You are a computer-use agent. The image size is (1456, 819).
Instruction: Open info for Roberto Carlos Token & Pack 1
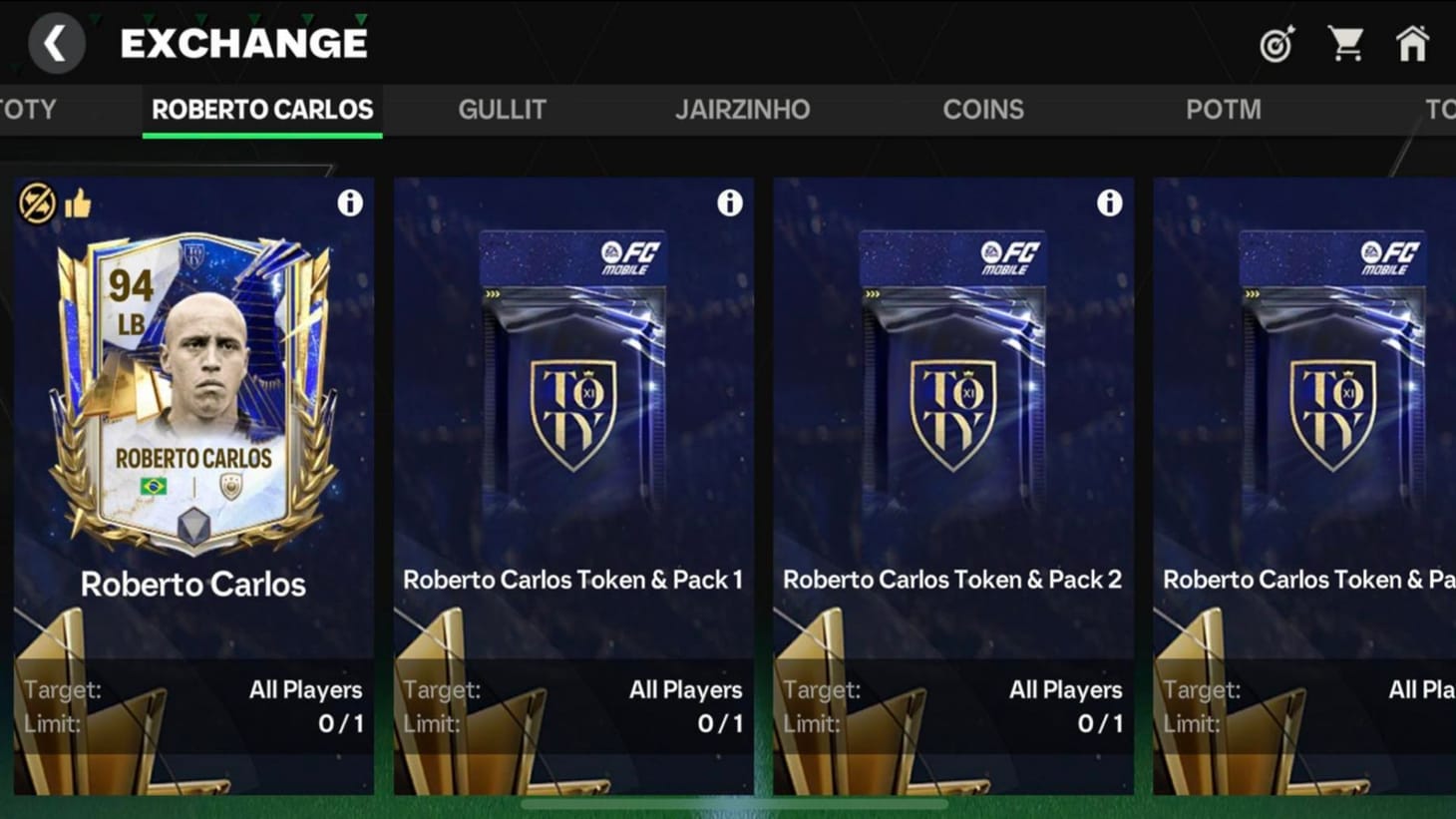pos(729,203)
